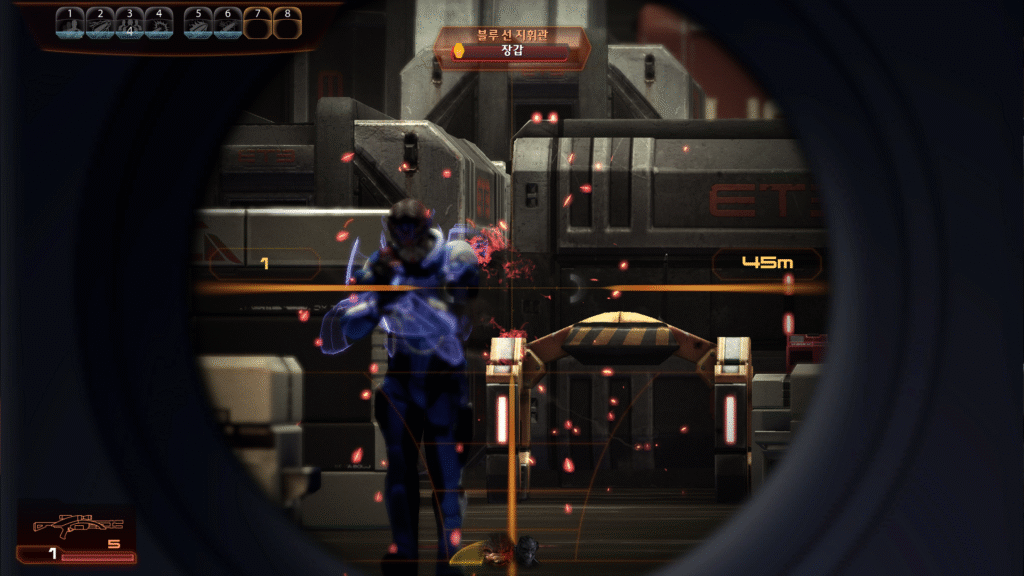Trigger the squad power in slot 3

pyautogui.click(x=130, y=23)
